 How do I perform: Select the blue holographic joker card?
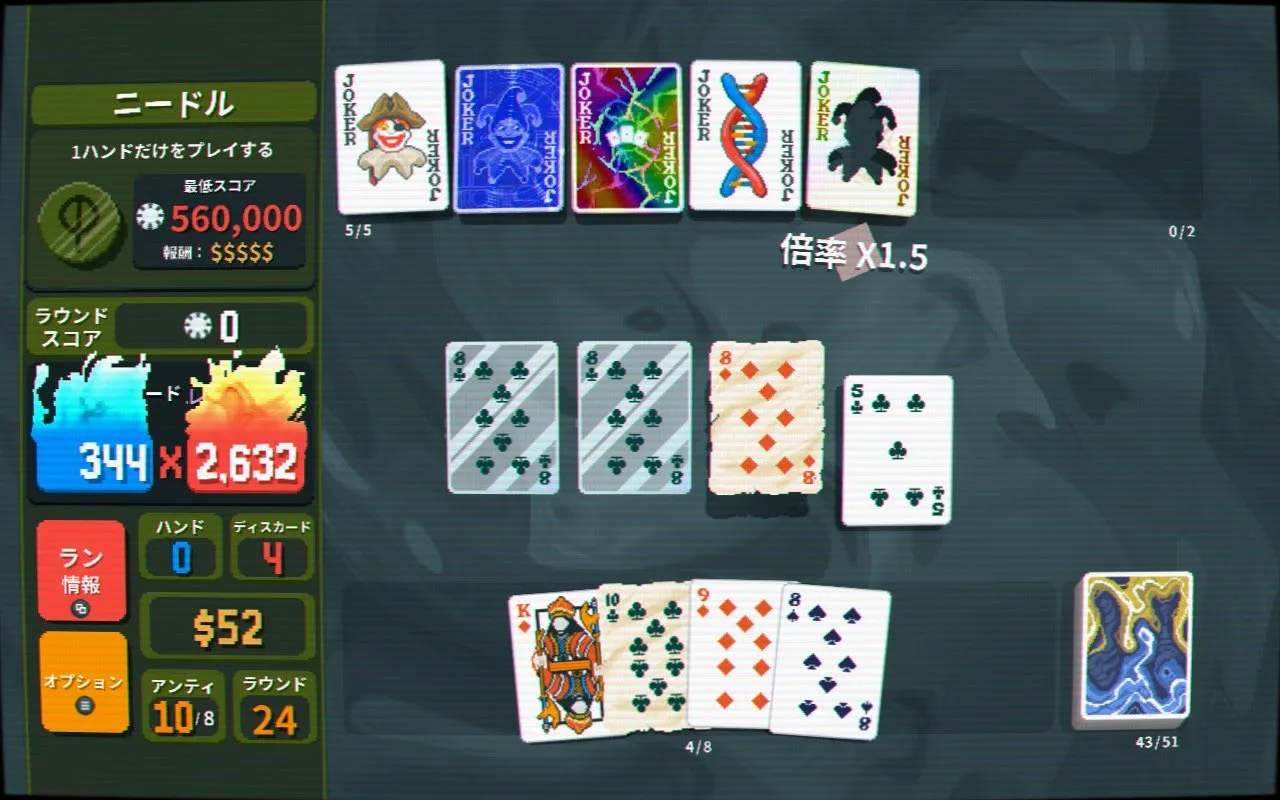tap(509, 139)
